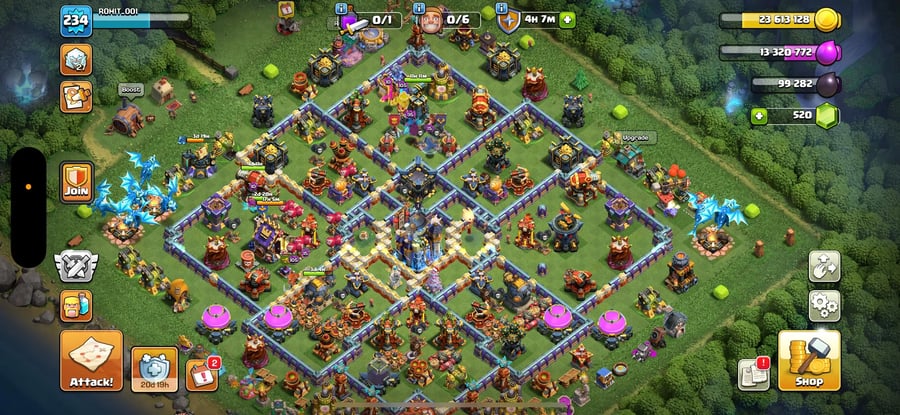Viewport: 900px width, 415px height.
Task: Open the orange scroll checklist icon
Action: pos(76,96)
